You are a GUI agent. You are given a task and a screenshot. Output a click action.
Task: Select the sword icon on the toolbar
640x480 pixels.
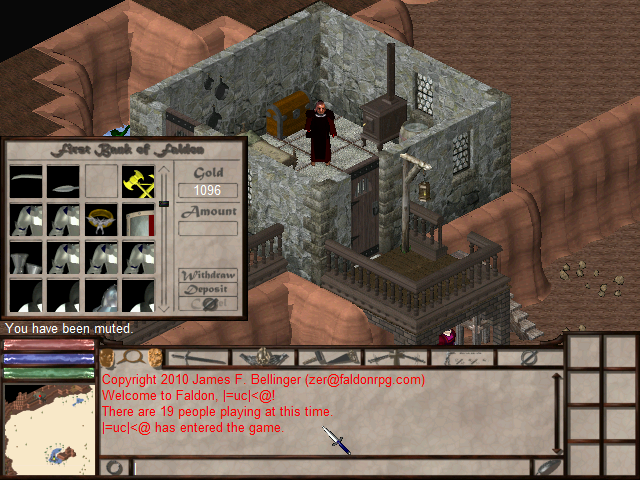pos(198,357)
